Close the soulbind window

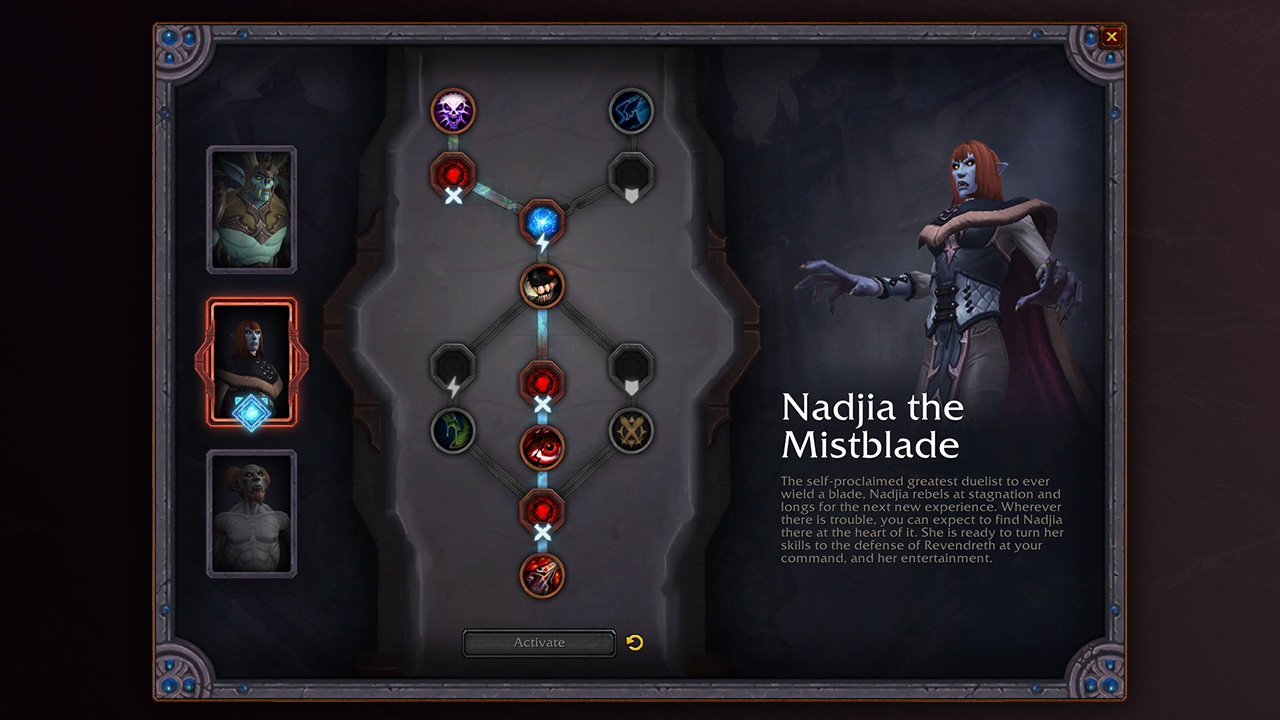(1111, 37)
